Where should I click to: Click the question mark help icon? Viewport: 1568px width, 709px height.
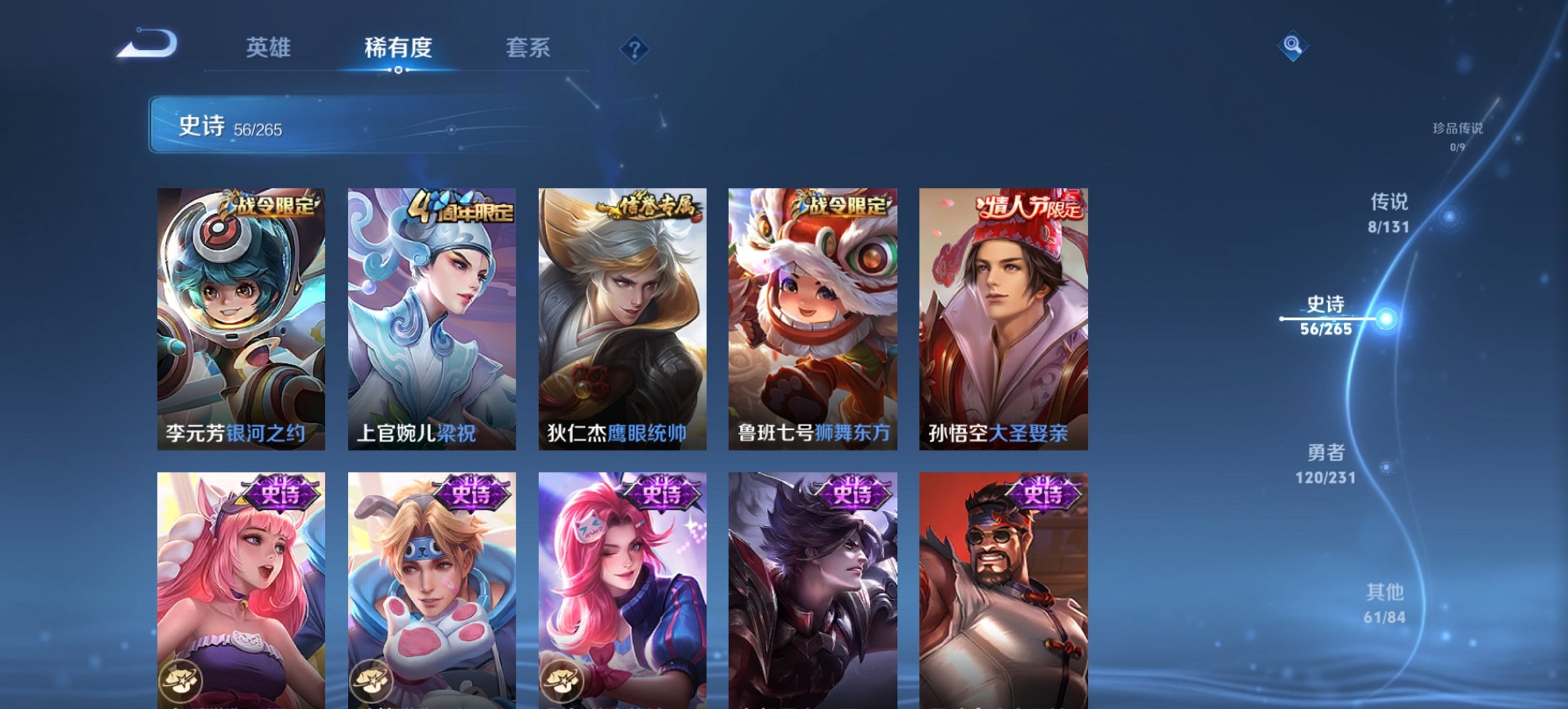pos(635,49)
